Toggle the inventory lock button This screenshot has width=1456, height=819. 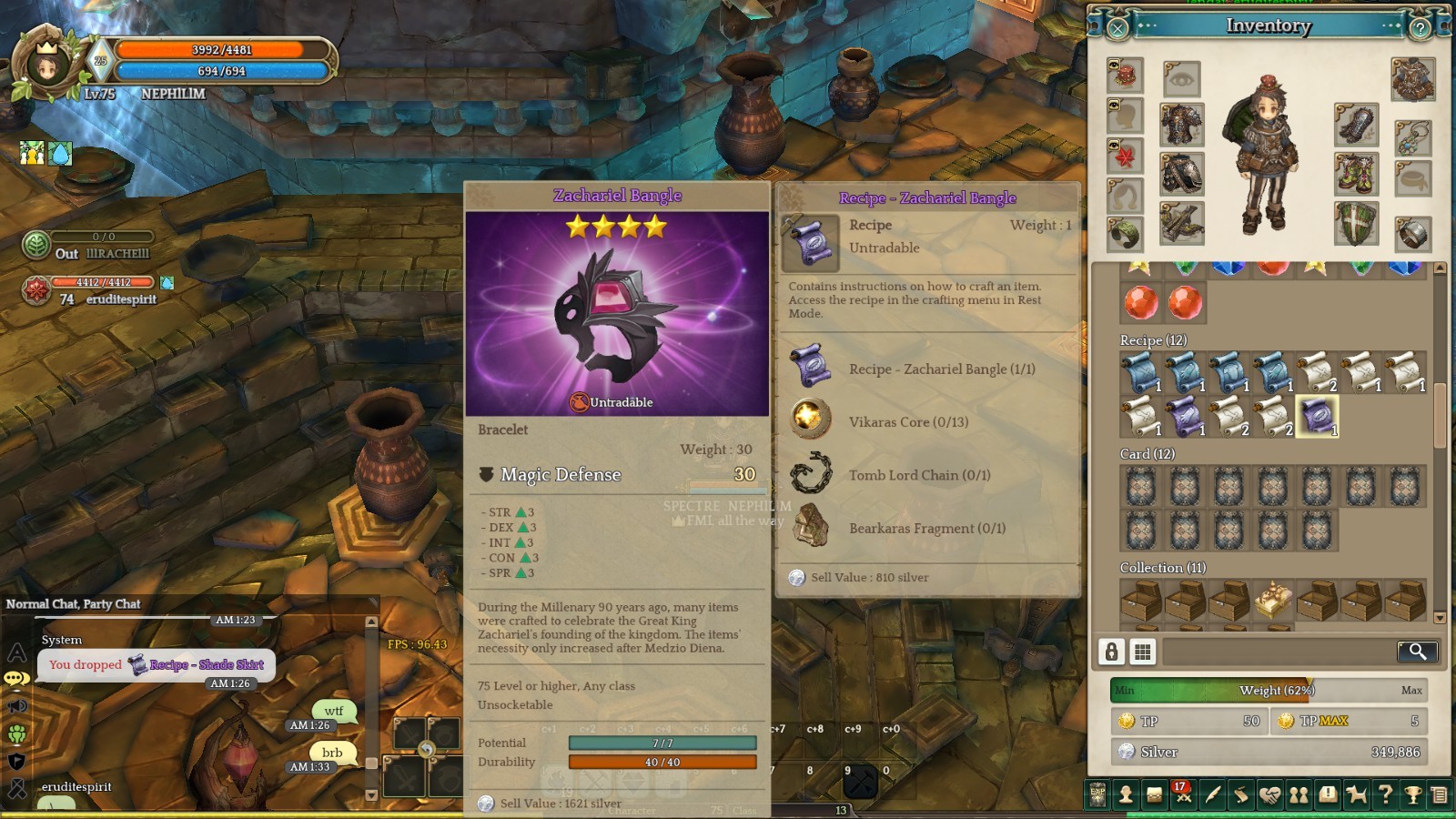coord(1111,651)
